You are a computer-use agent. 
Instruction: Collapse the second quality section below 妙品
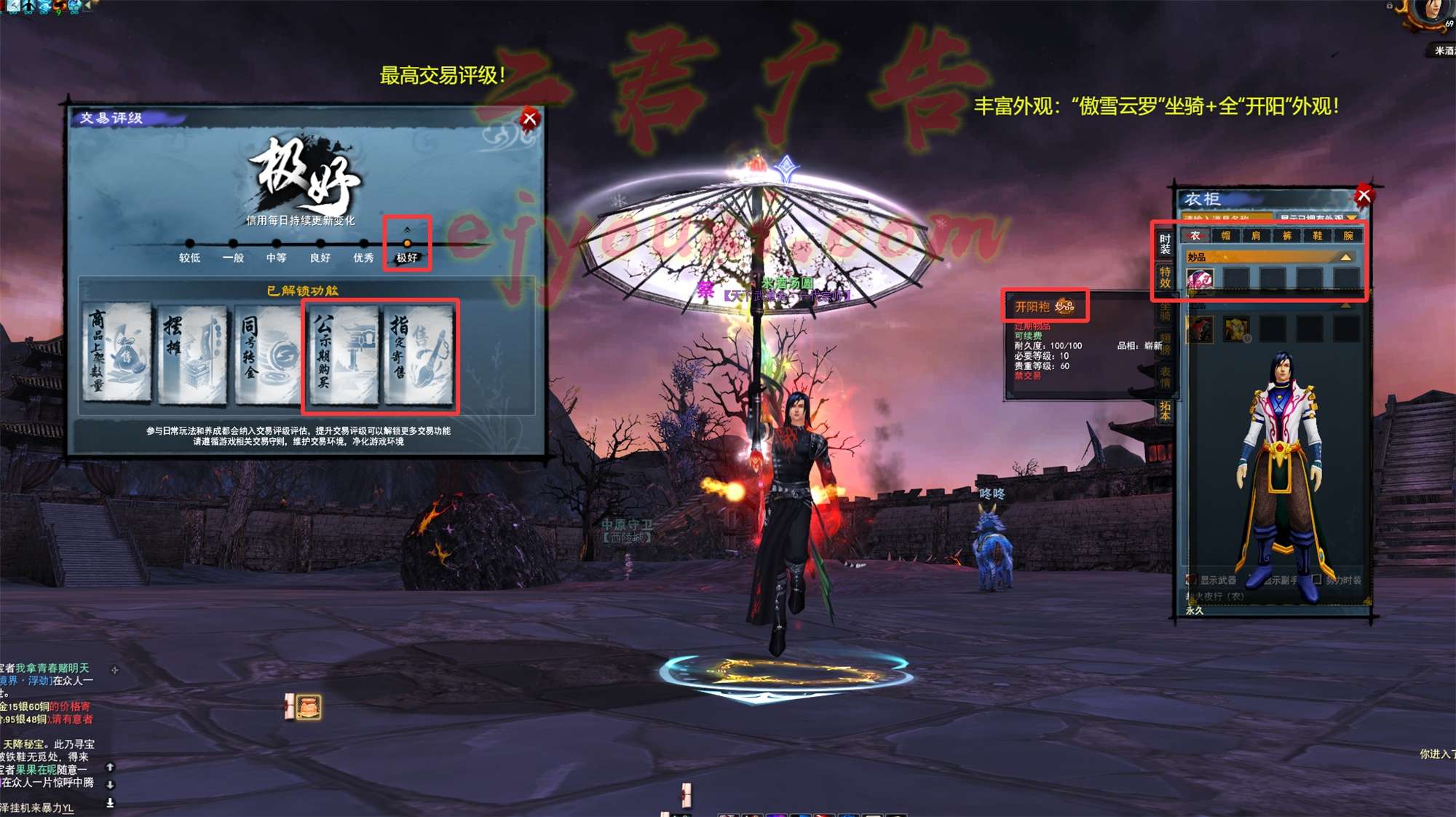[x=1345, y=305]
